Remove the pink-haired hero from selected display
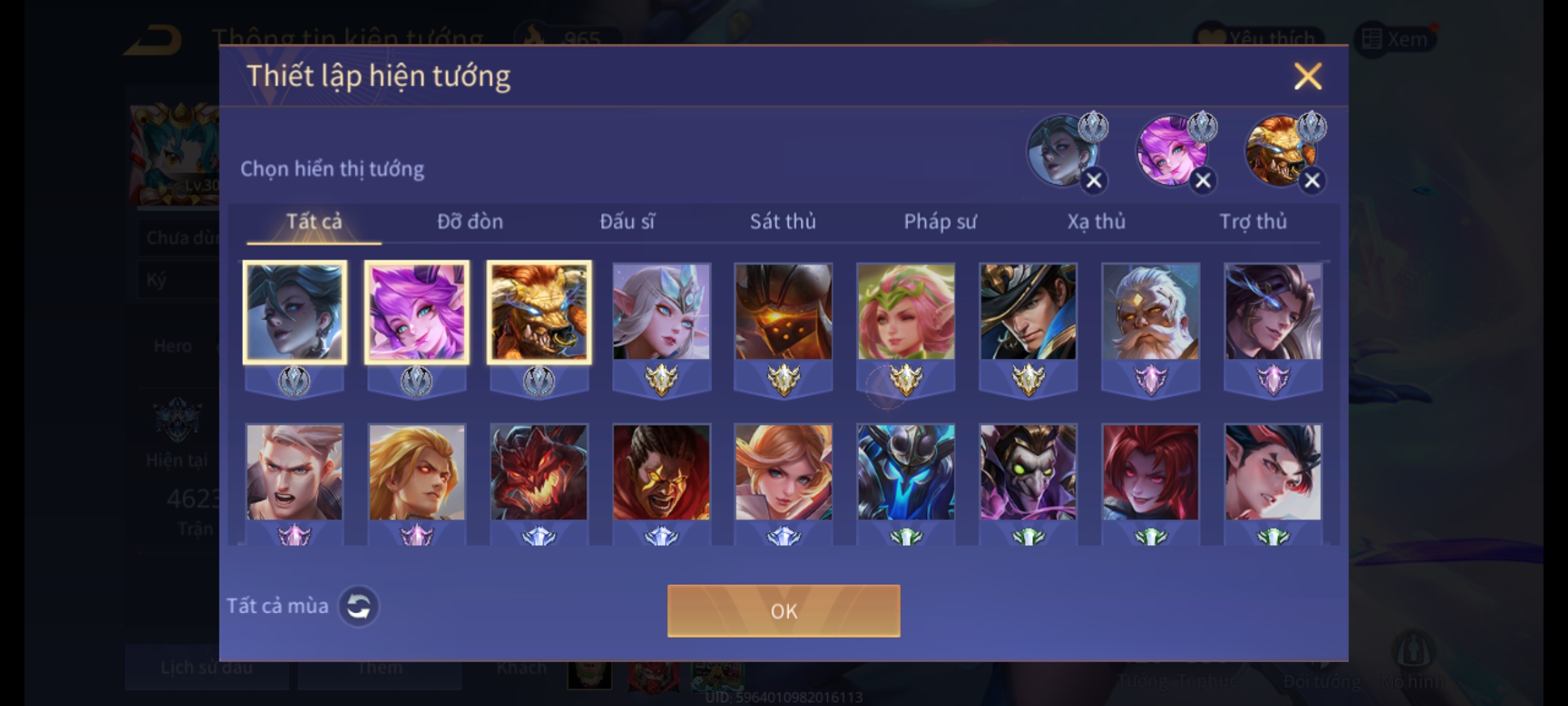The width and height of the screenshot is (1568, 706). click(x=1203, y=181)
